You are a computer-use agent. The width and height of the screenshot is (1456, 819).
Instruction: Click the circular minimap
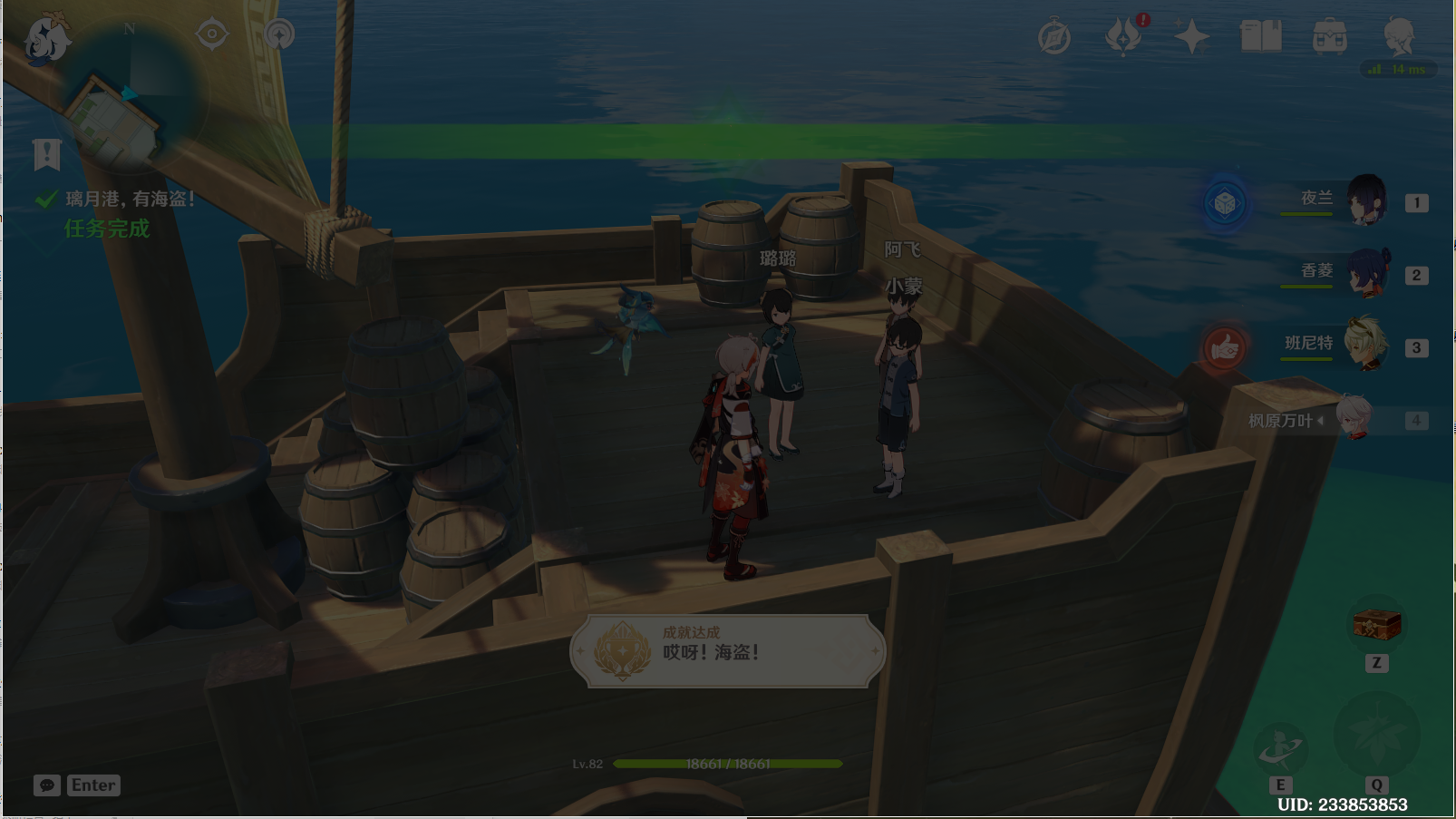tap(131, 95)
